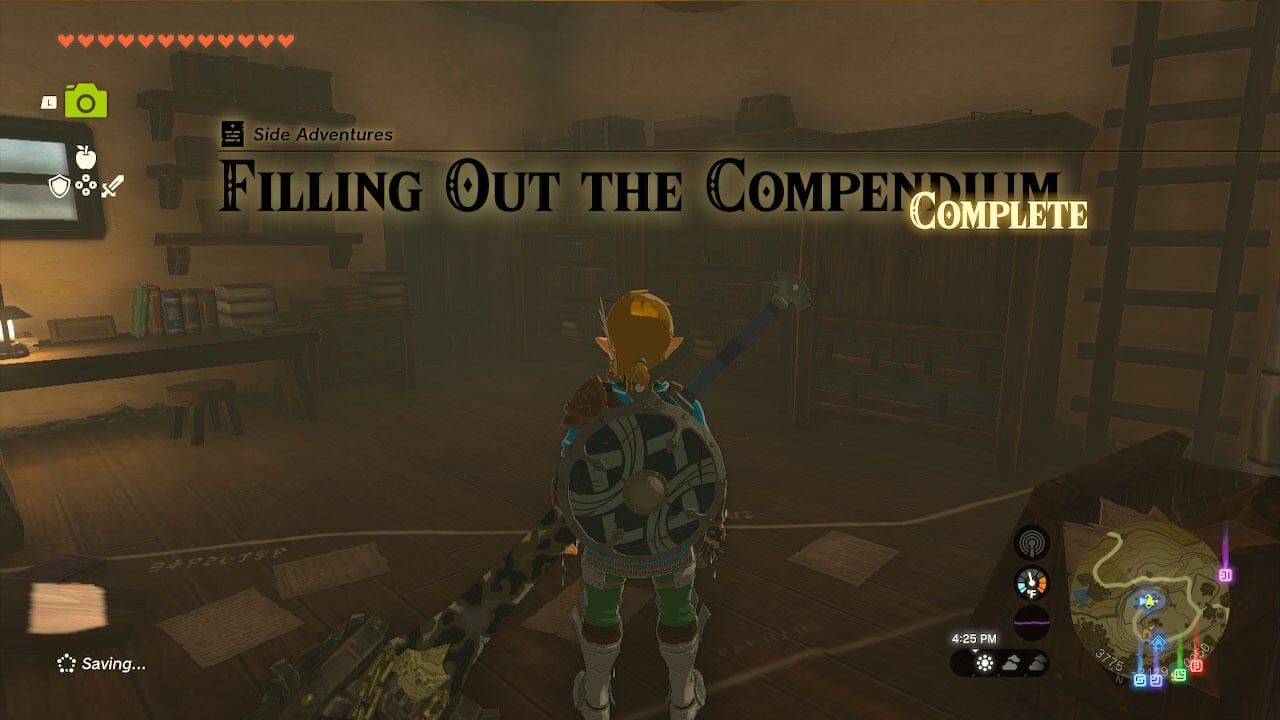Viewport: 1280px width, 720px height.
Task: Select the sword icon
Action: (x=111, y=186)
